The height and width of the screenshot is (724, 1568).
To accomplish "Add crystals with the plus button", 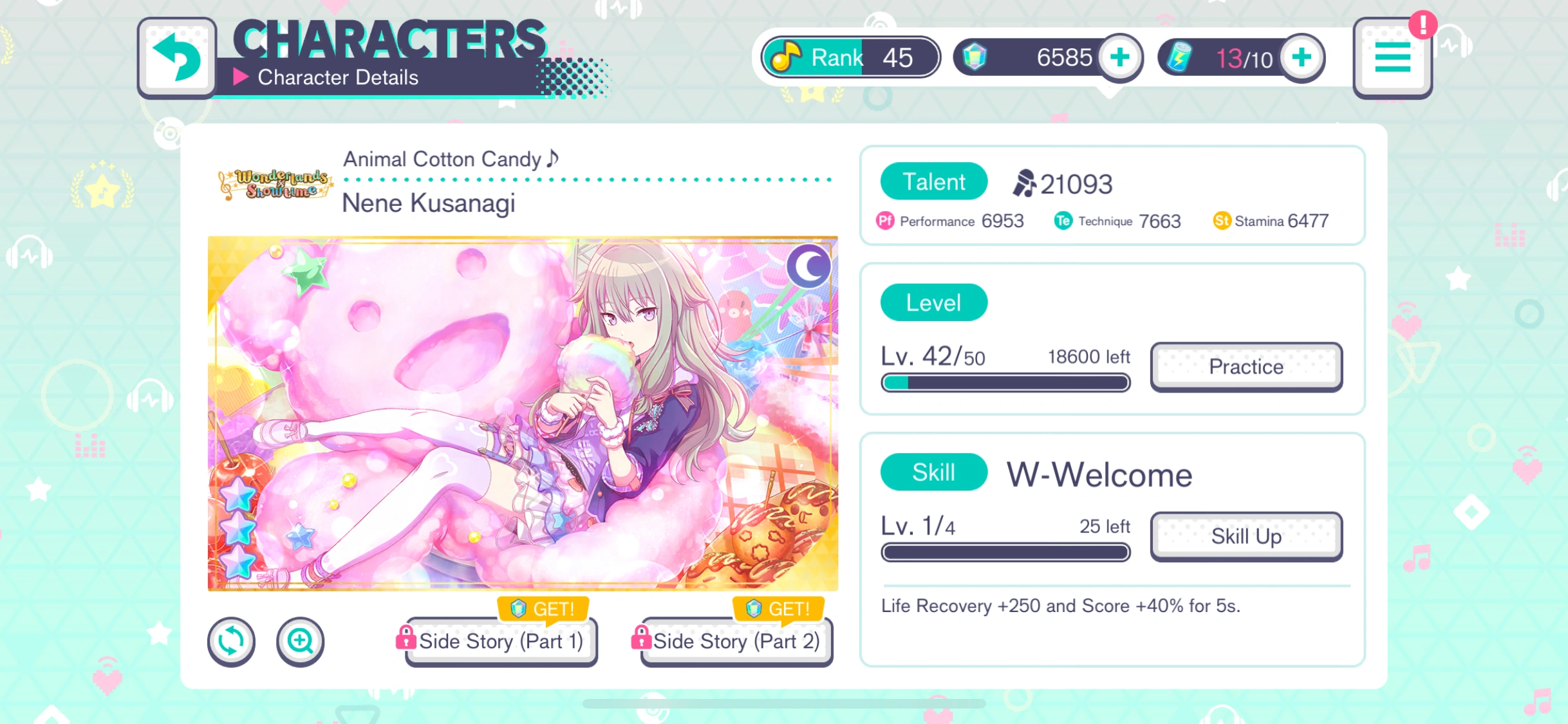I will tap(1120, 57).
